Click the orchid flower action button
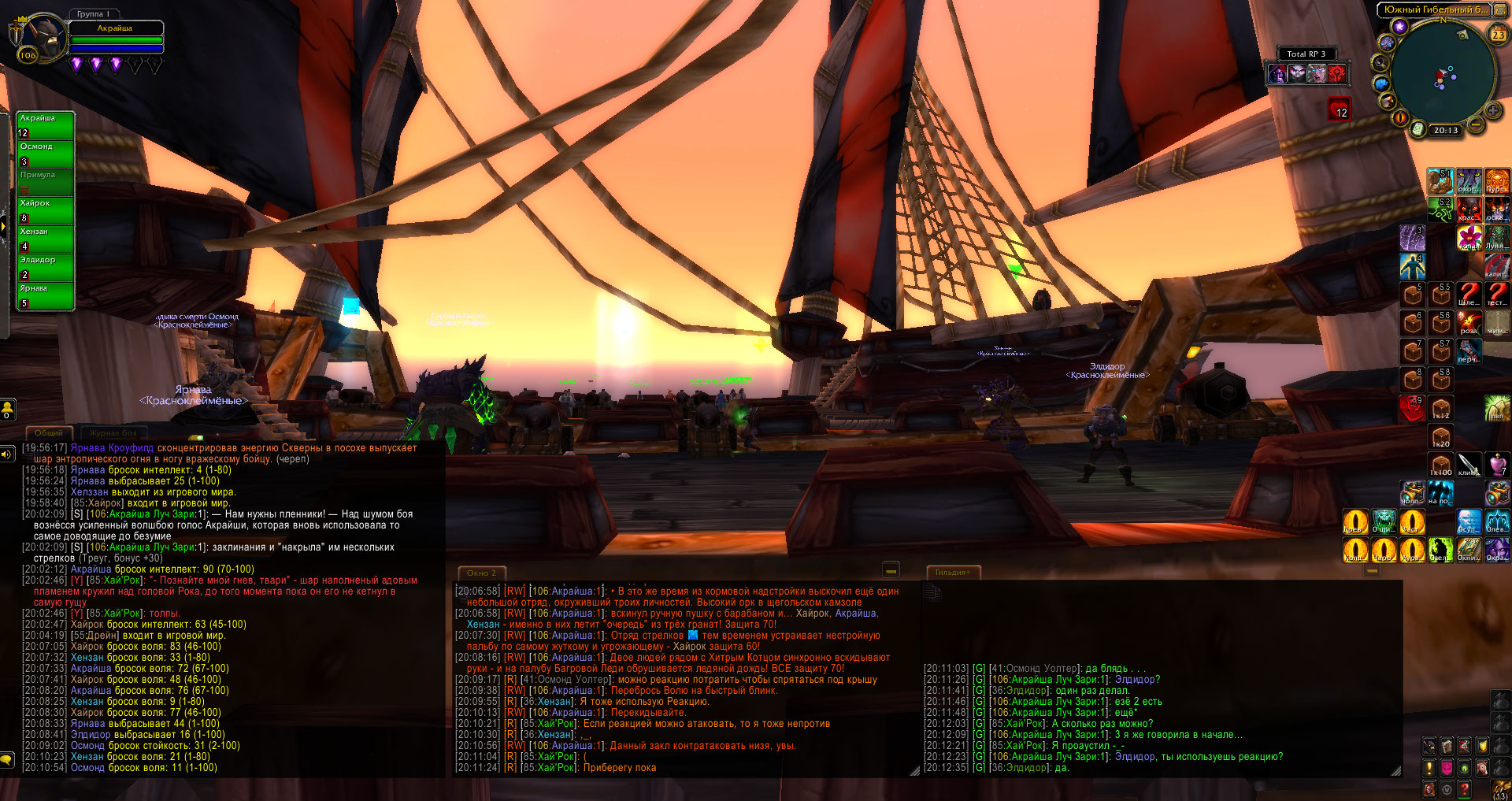The height and width of the screenshot is (801, 1512). pyautogui.click(x=1469, y=237)
